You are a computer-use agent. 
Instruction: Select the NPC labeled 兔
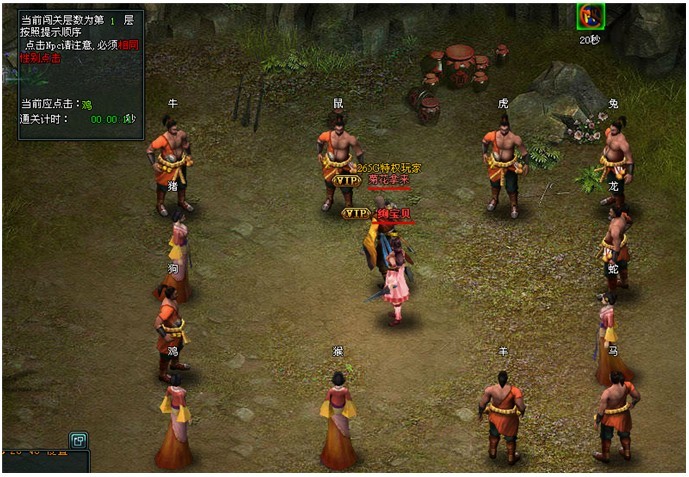coord(615,158)
